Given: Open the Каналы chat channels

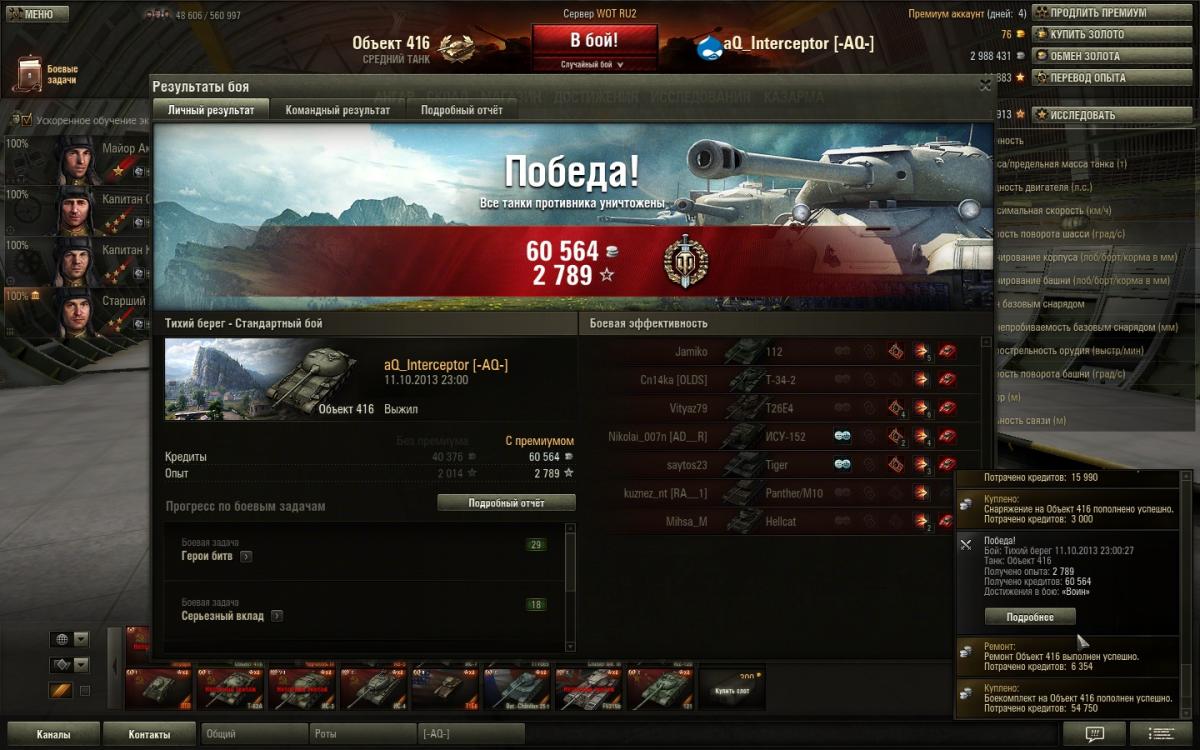Looking at the screenshot, I should point(53,735).
